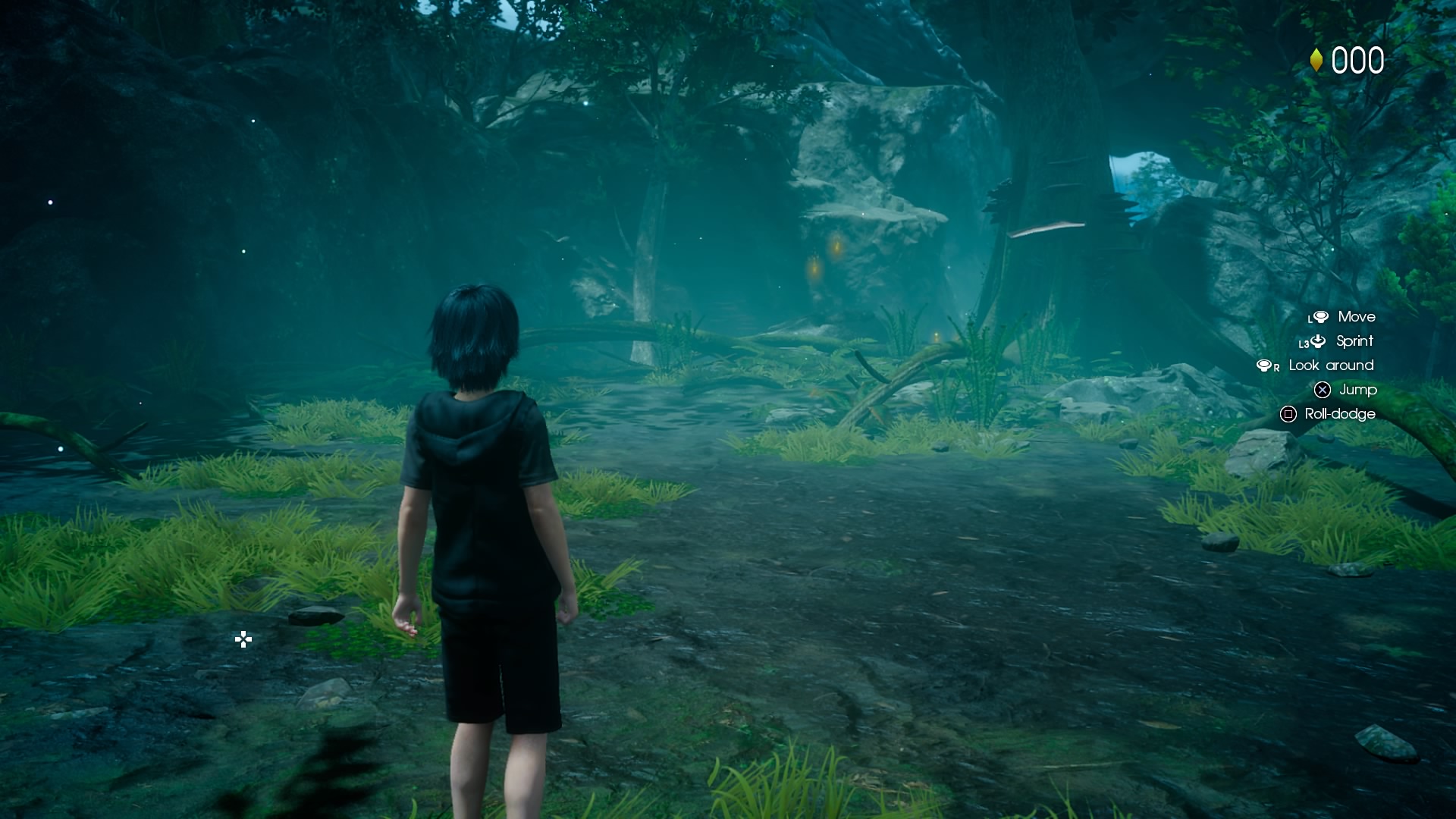Click the right stick Look around icon

click(1264, 366)
